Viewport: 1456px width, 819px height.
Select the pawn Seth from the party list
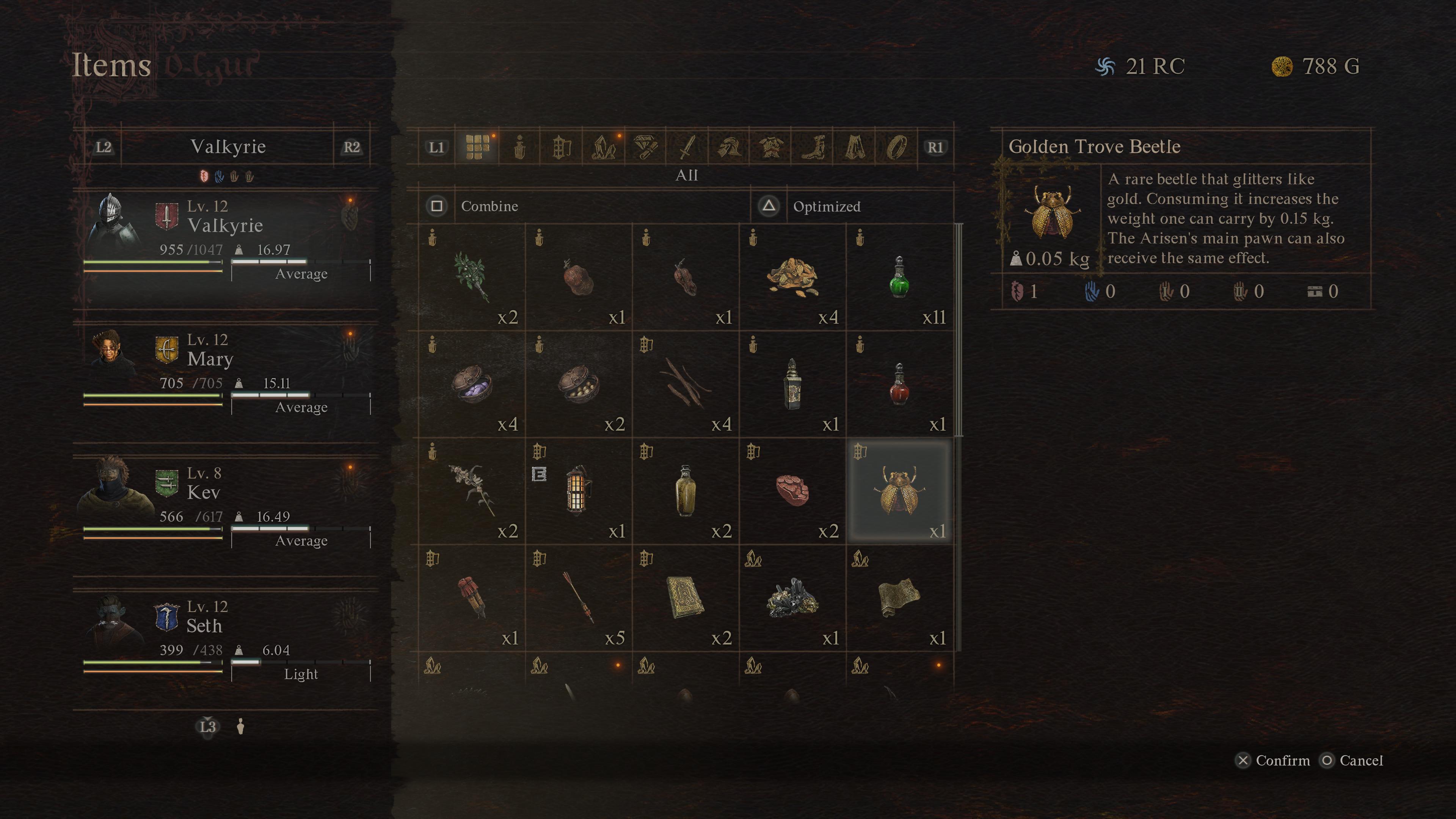[x=205, y=626]
